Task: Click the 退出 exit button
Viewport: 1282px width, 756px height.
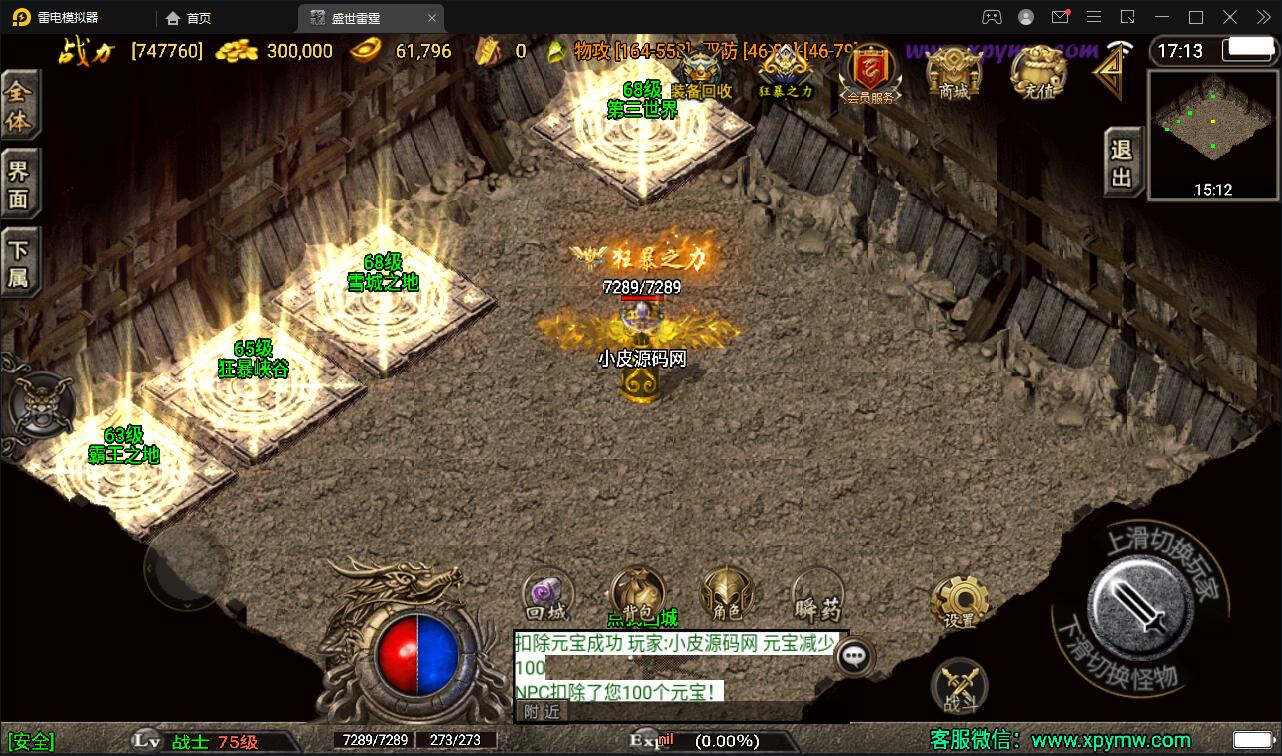Action: tap(1122, 163)
